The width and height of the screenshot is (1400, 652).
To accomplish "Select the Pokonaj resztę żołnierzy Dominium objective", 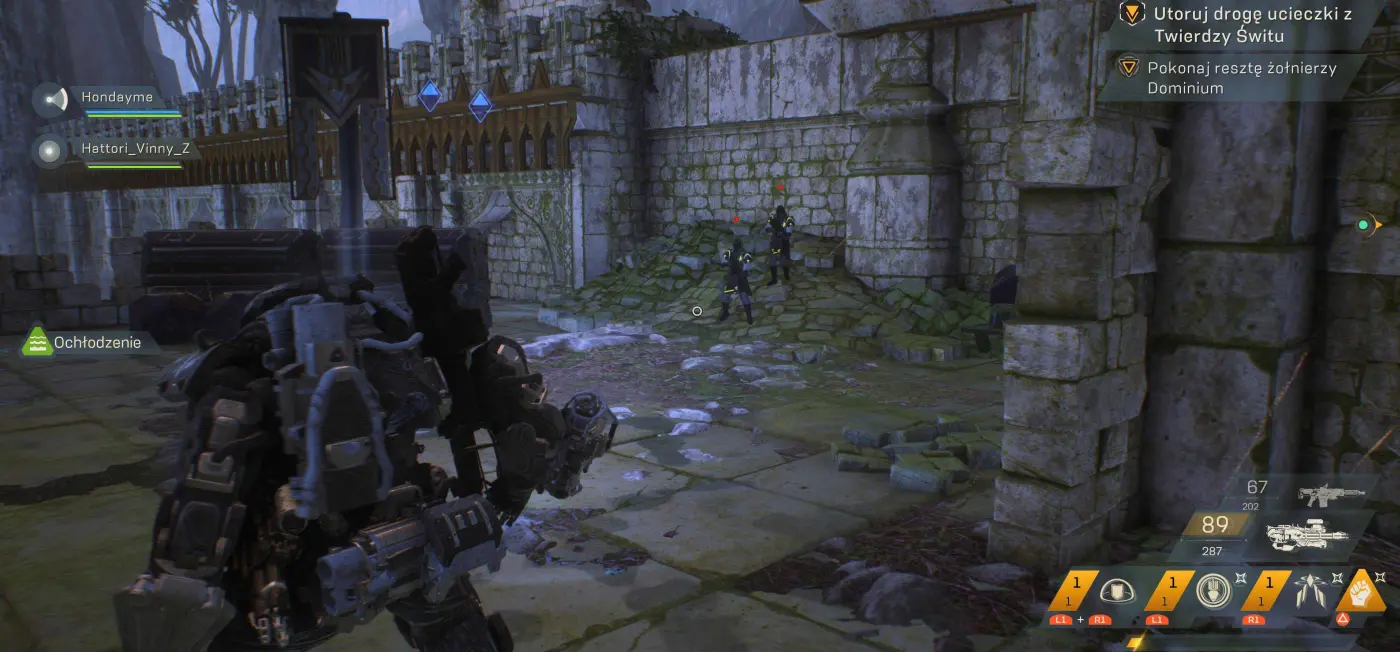I will 1240,77.
